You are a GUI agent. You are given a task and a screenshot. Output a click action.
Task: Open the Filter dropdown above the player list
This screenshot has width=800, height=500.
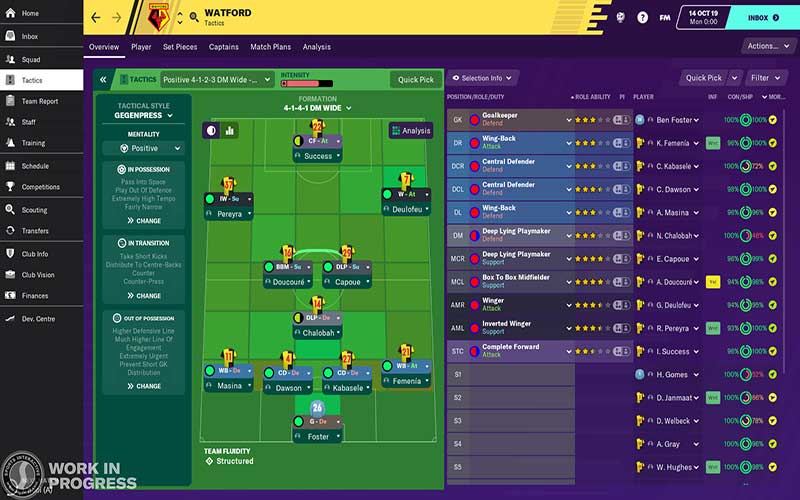coord(766,78)
